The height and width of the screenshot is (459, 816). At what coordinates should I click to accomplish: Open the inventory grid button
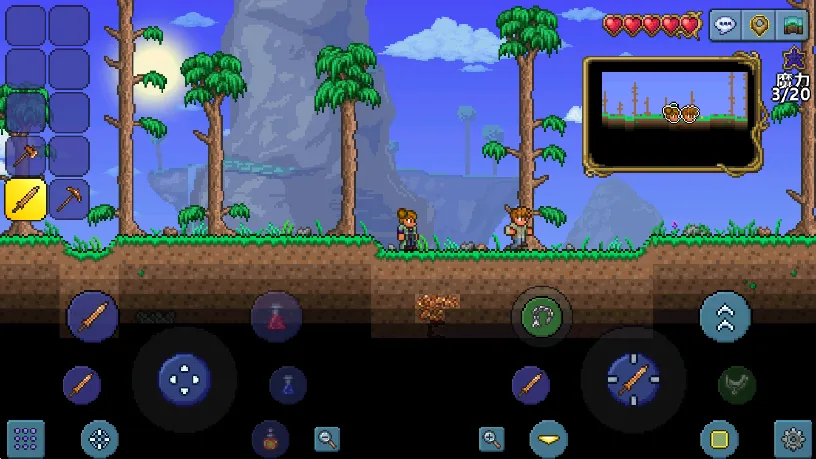pyautogui.click(x=25, y=438)
